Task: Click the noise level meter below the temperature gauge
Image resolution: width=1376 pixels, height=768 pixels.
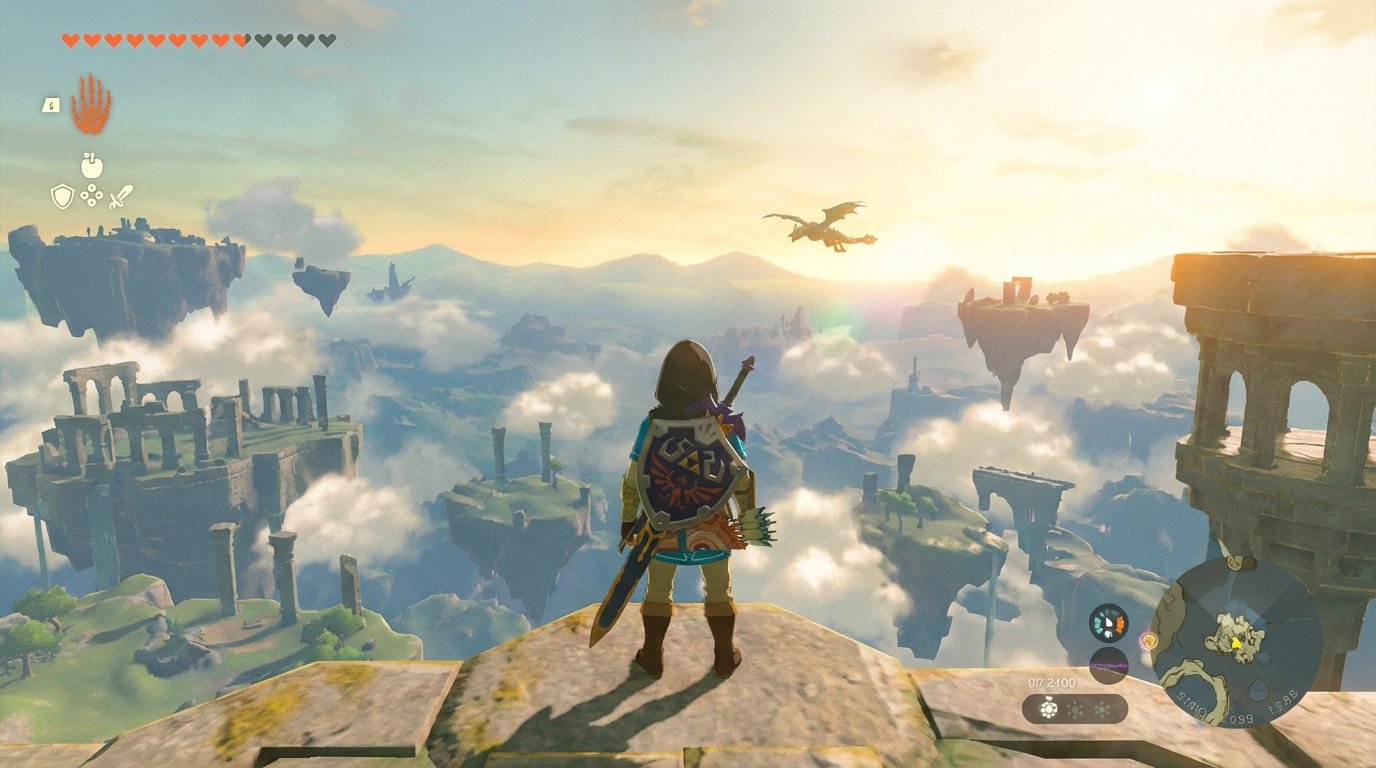Action: 1110,666
